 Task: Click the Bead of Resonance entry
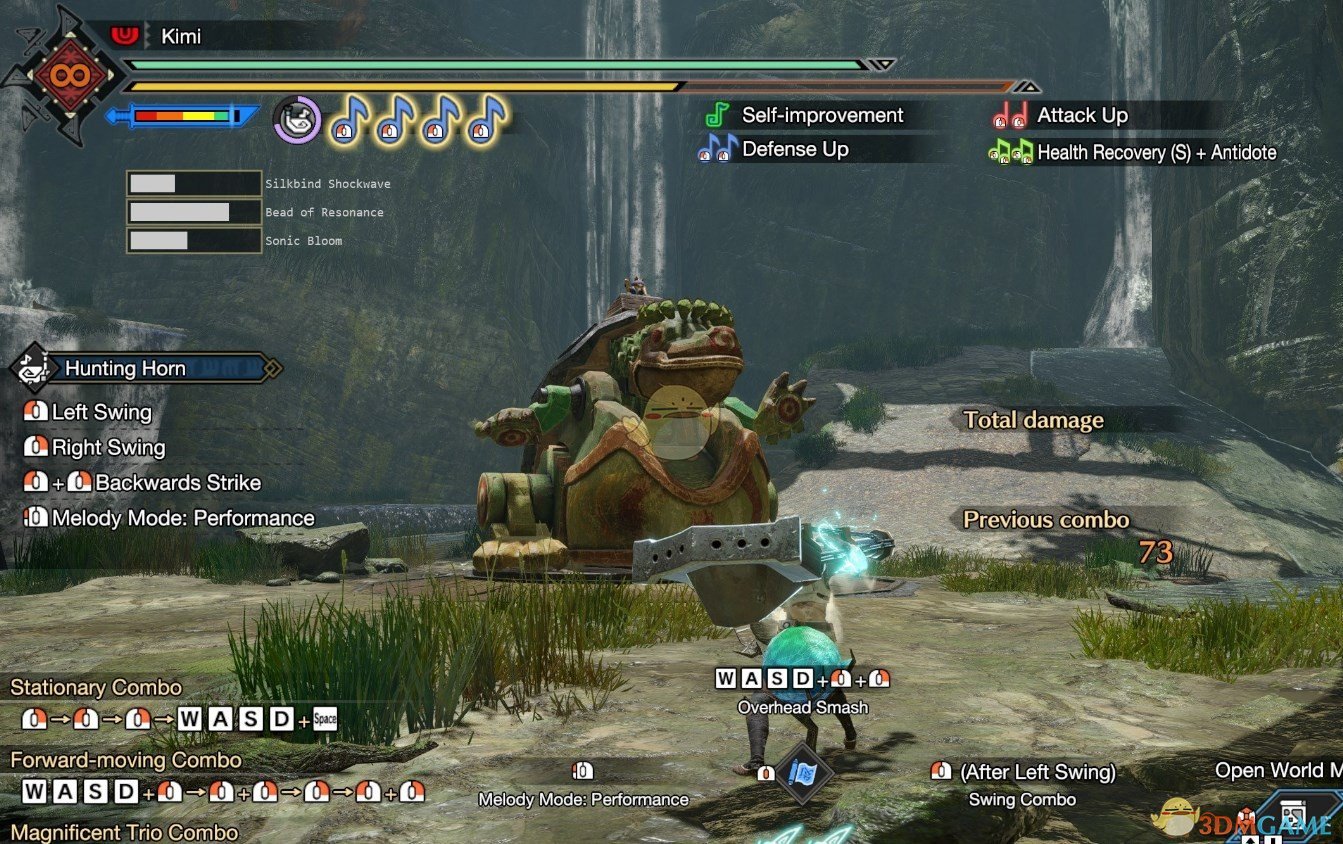[x=324, y=212]
